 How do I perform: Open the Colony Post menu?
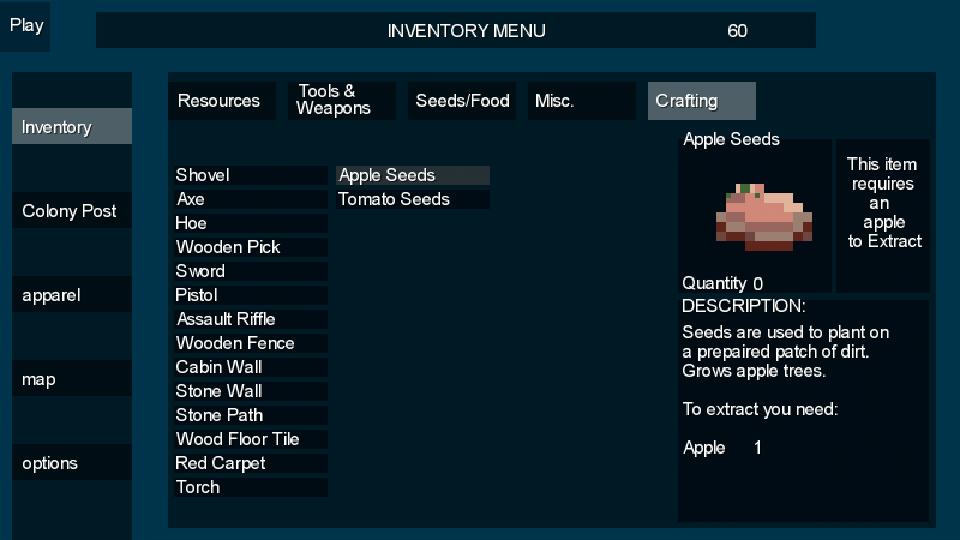(71, 211)
